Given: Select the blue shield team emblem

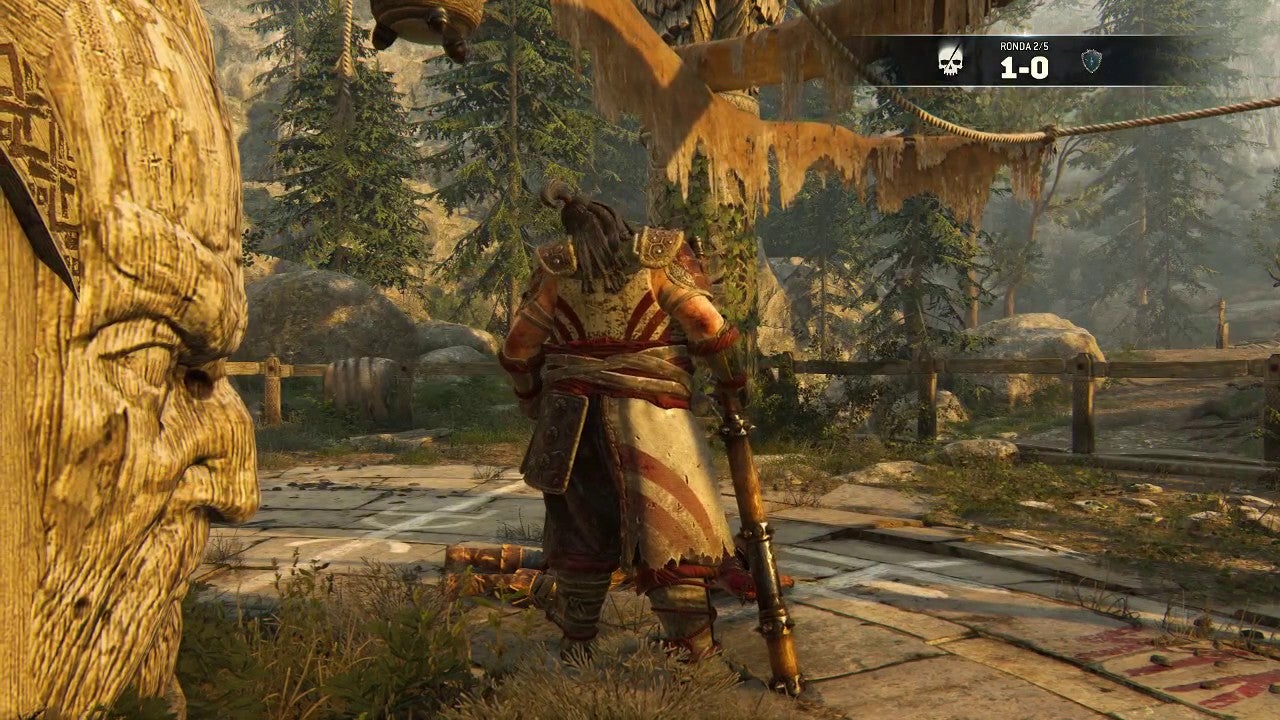Looking at the screenshot, I should pos(1091,62).
